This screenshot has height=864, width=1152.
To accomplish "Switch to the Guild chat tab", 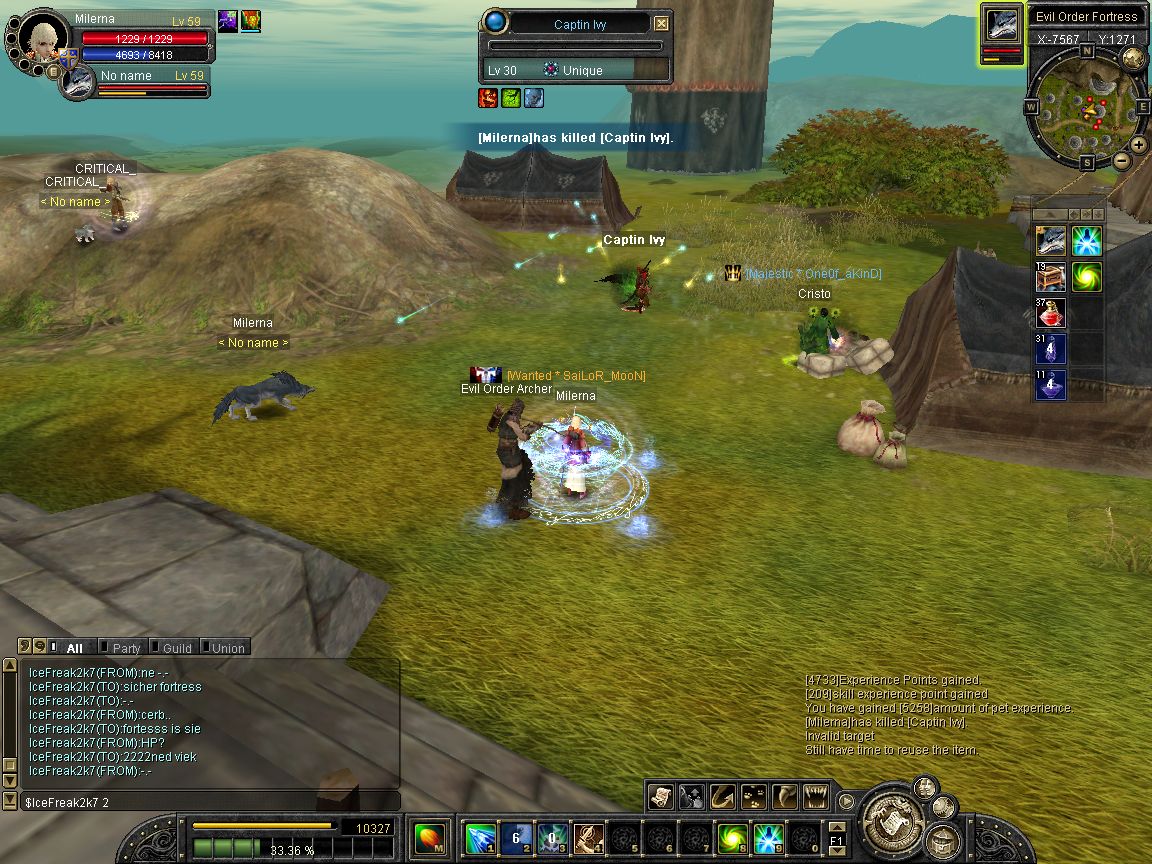I will coord(177,648).
